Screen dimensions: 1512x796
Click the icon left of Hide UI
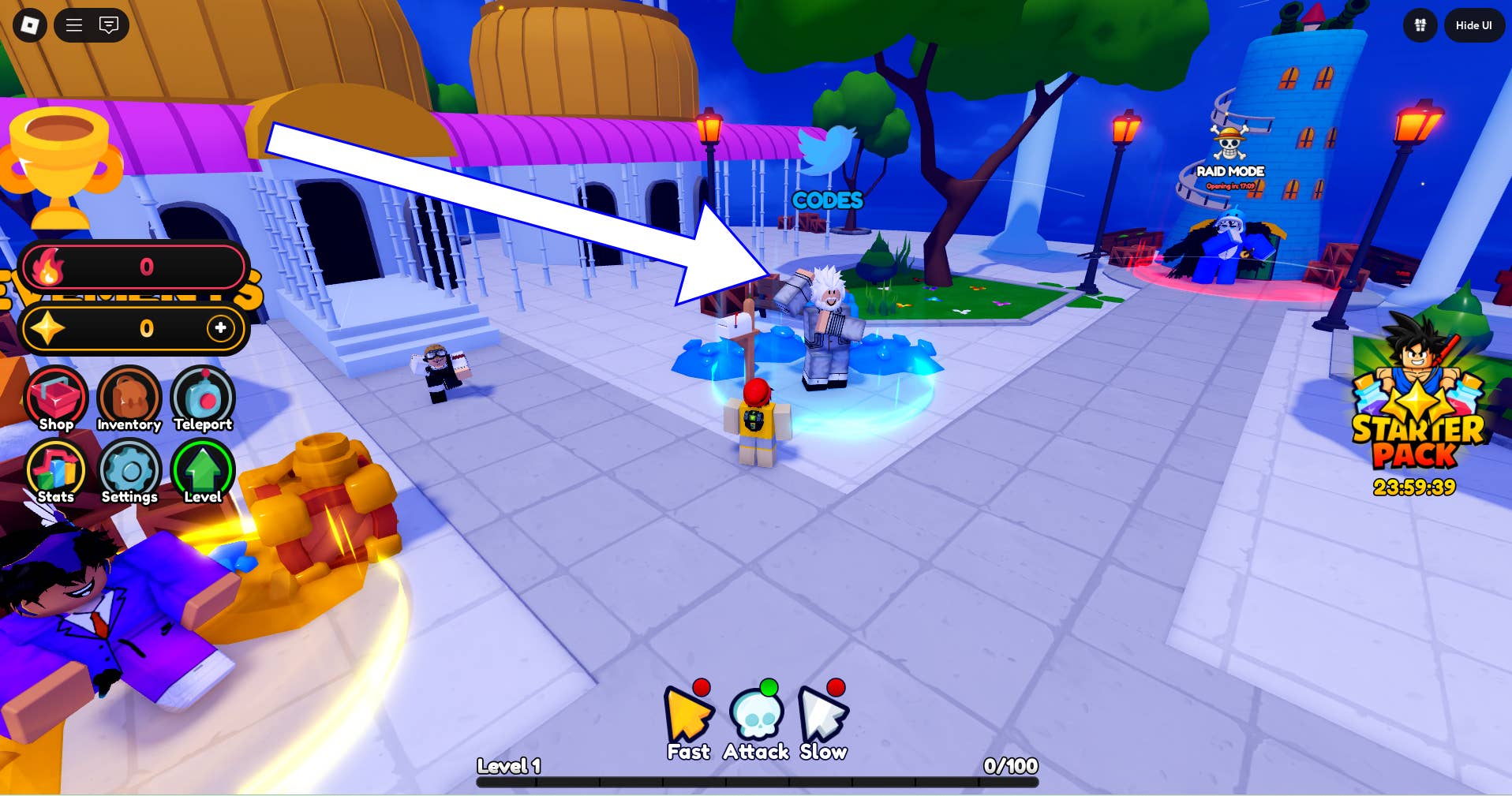(x=1420, y=25)
